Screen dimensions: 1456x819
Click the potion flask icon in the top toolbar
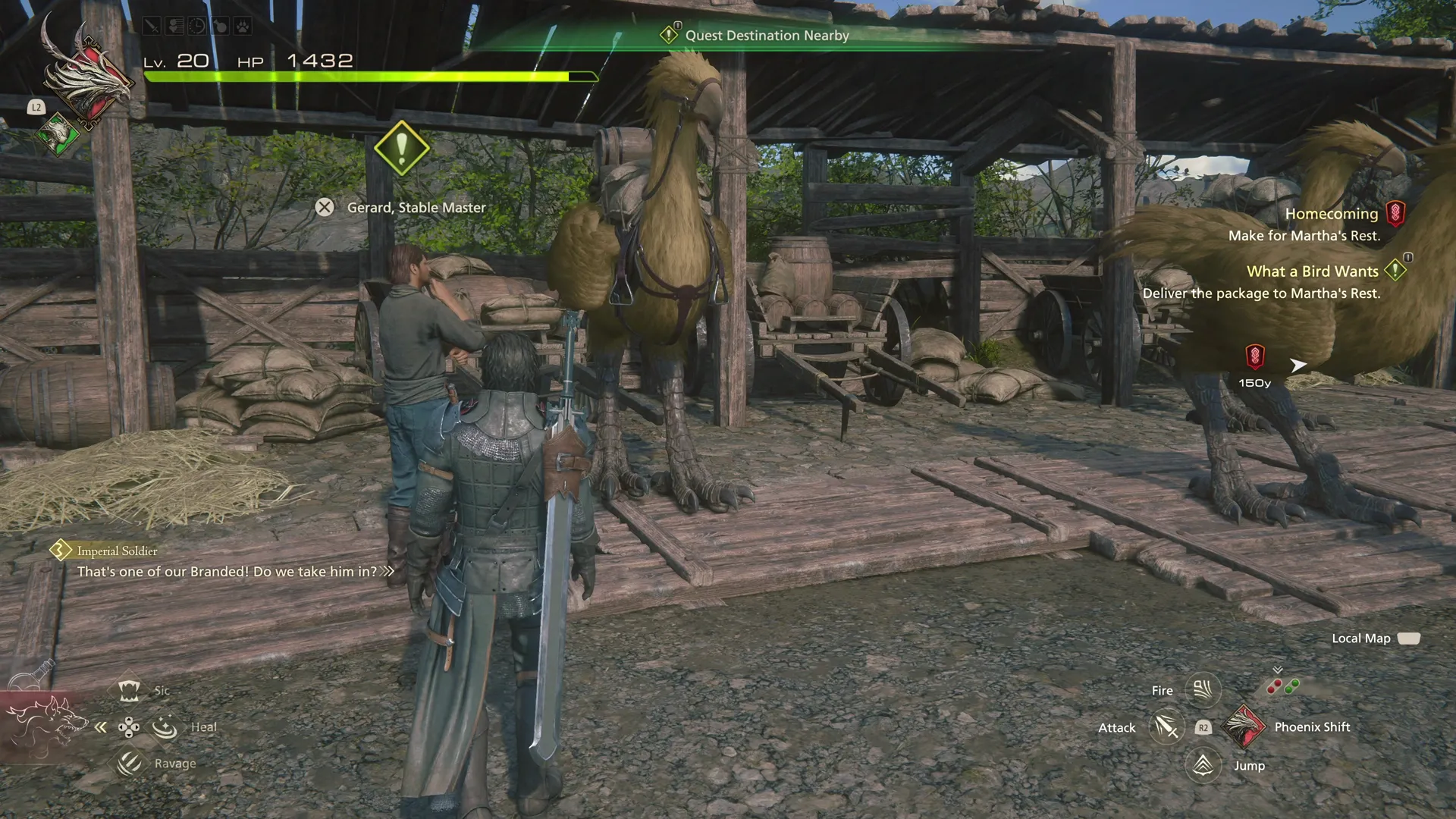click(220, 24)
